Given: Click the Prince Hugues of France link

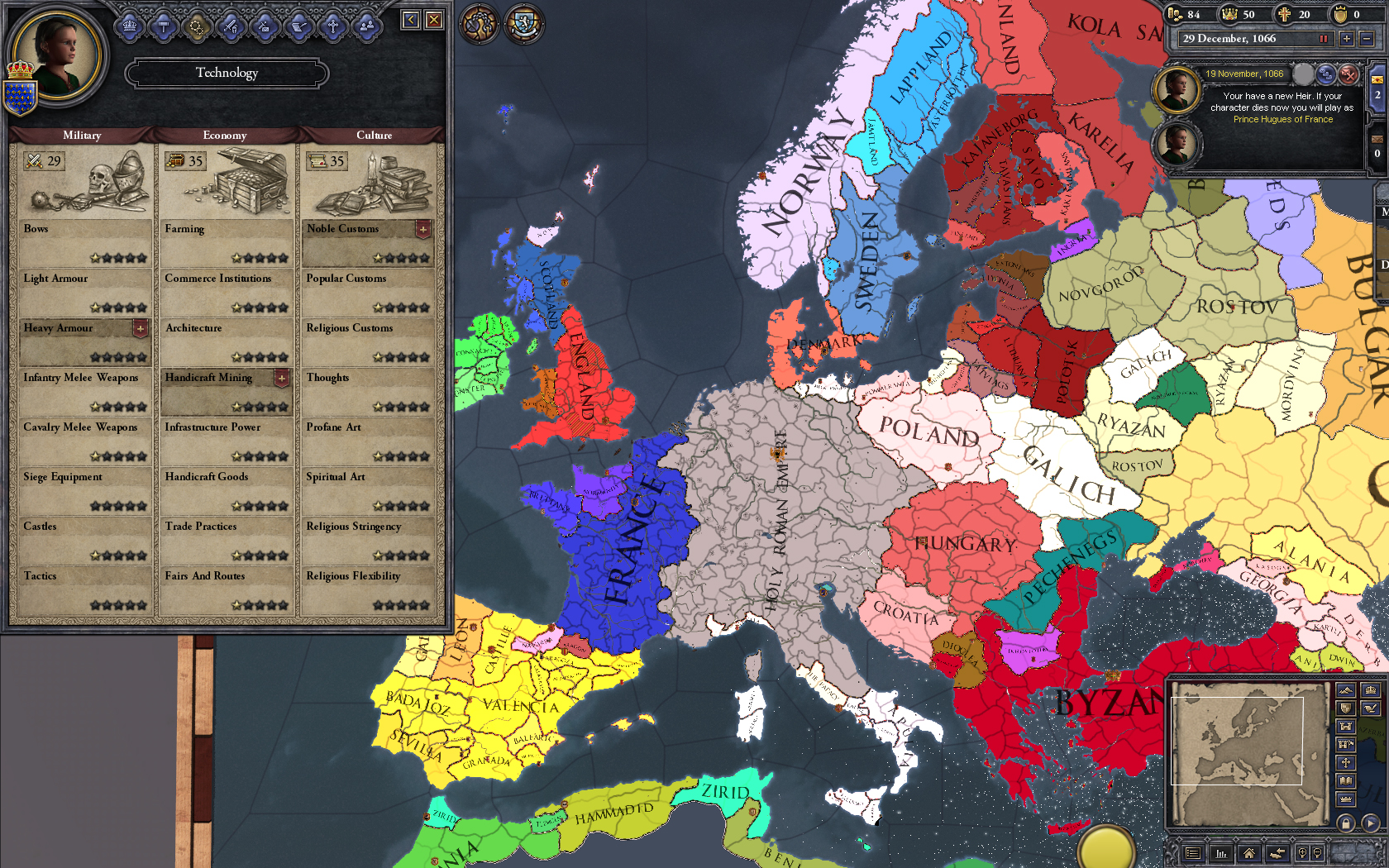Looking at the screenshot, I should coord(1284,118).
